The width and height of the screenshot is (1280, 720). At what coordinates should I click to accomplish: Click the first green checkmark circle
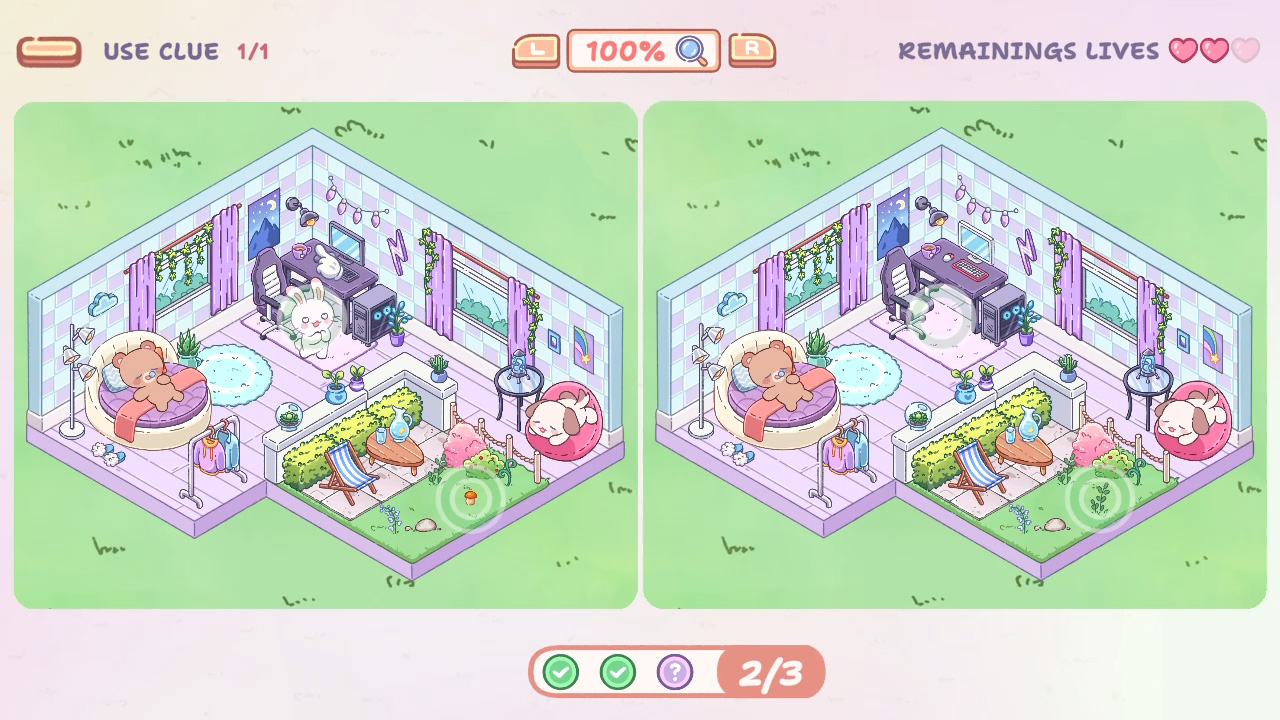pyautogui.click(x=560, y=672)
